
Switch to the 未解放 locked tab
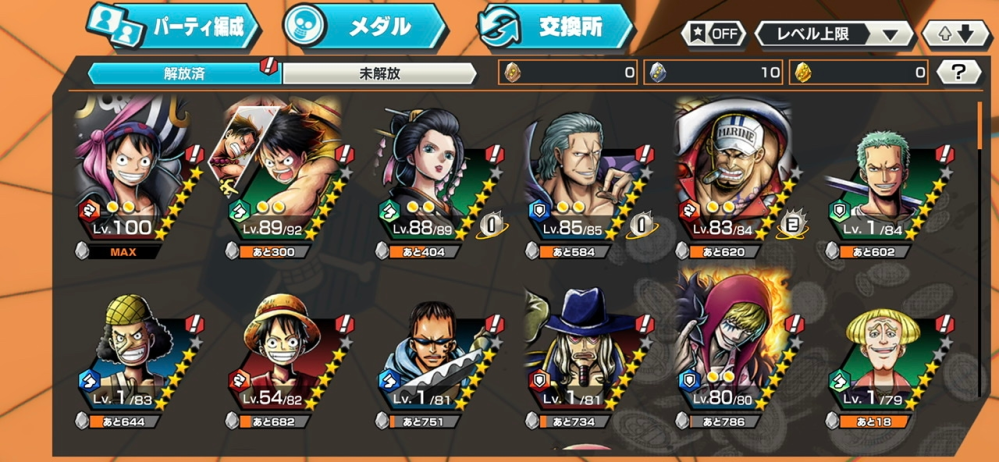[379, 73]
